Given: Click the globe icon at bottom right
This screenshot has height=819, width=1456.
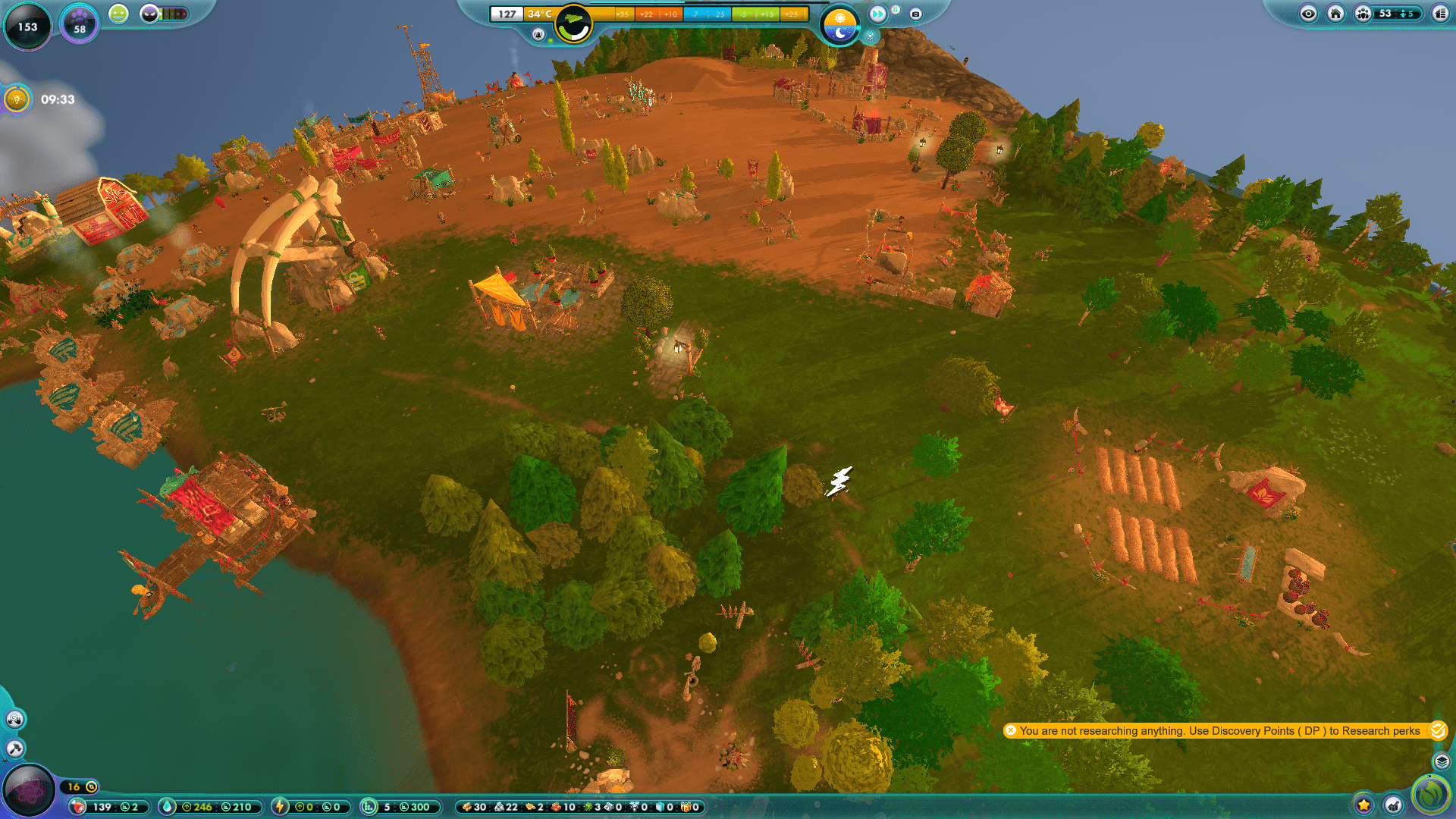Looking at the screenshot, I should coord(1430,795).
